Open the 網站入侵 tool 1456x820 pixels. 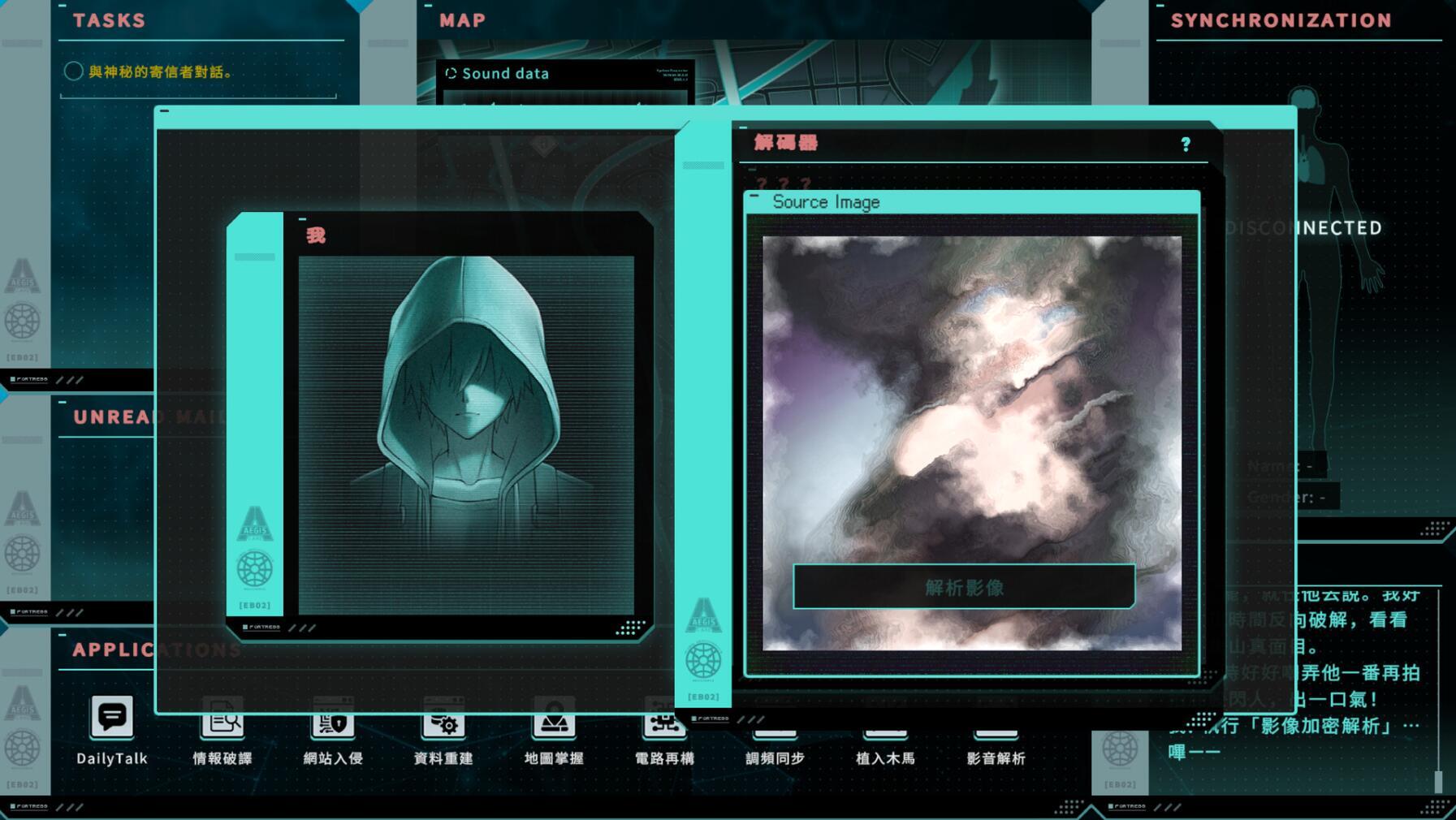coord(332,723)
